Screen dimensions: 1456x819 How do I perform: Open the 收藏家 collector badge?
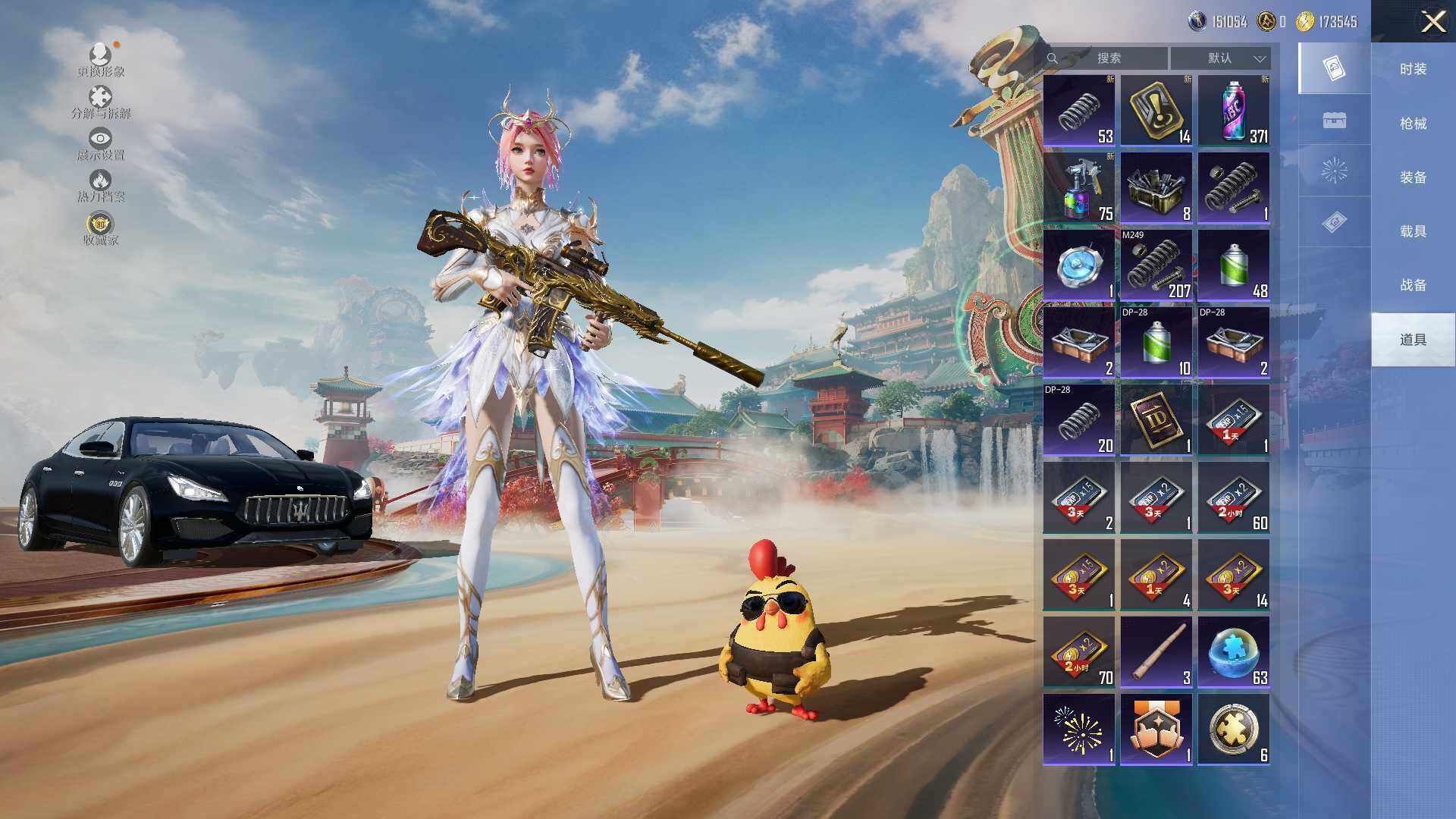101,229
